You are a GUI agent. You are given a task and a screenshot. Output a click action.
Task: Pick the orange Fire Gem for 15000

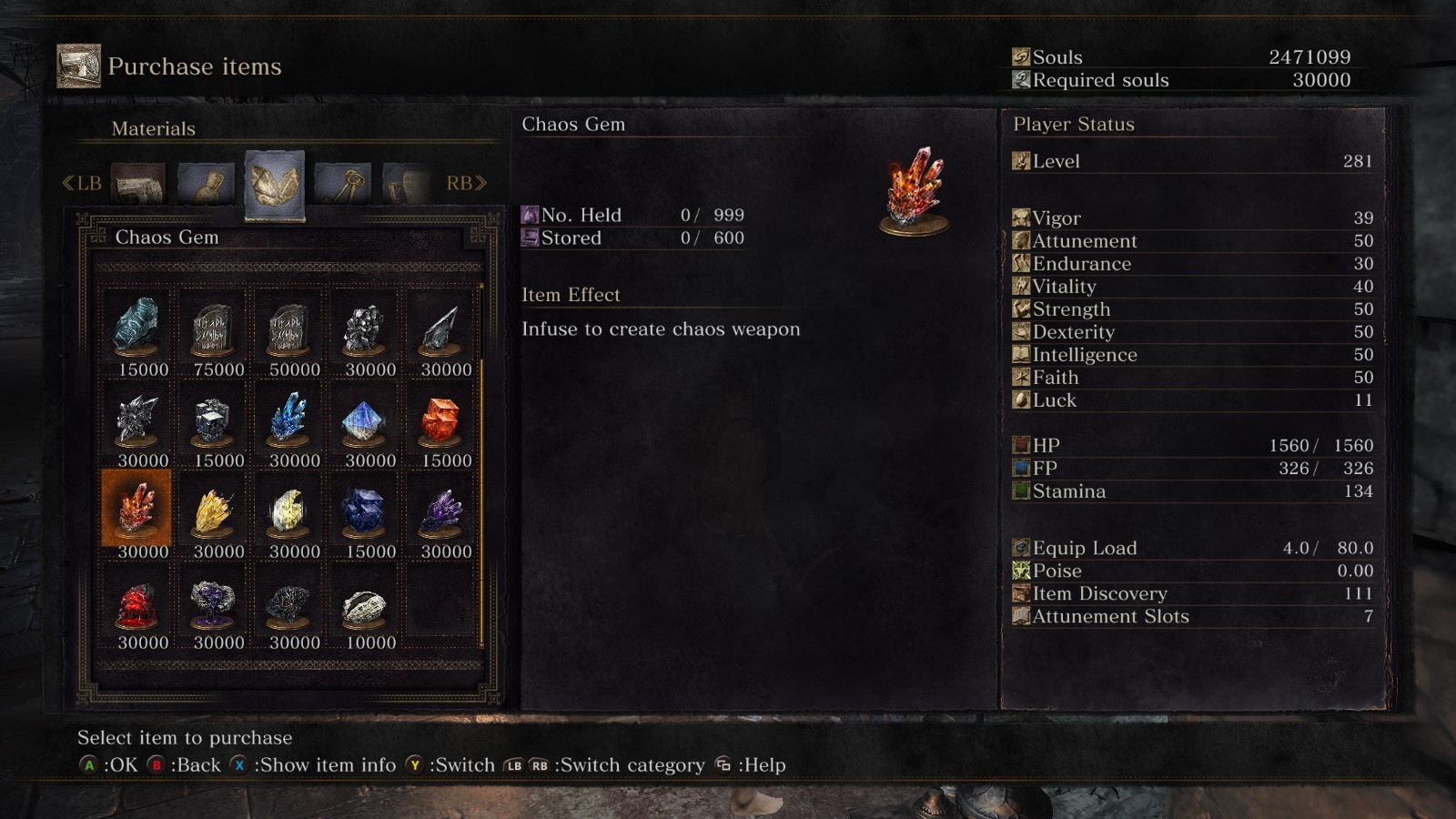pos(440,420)
